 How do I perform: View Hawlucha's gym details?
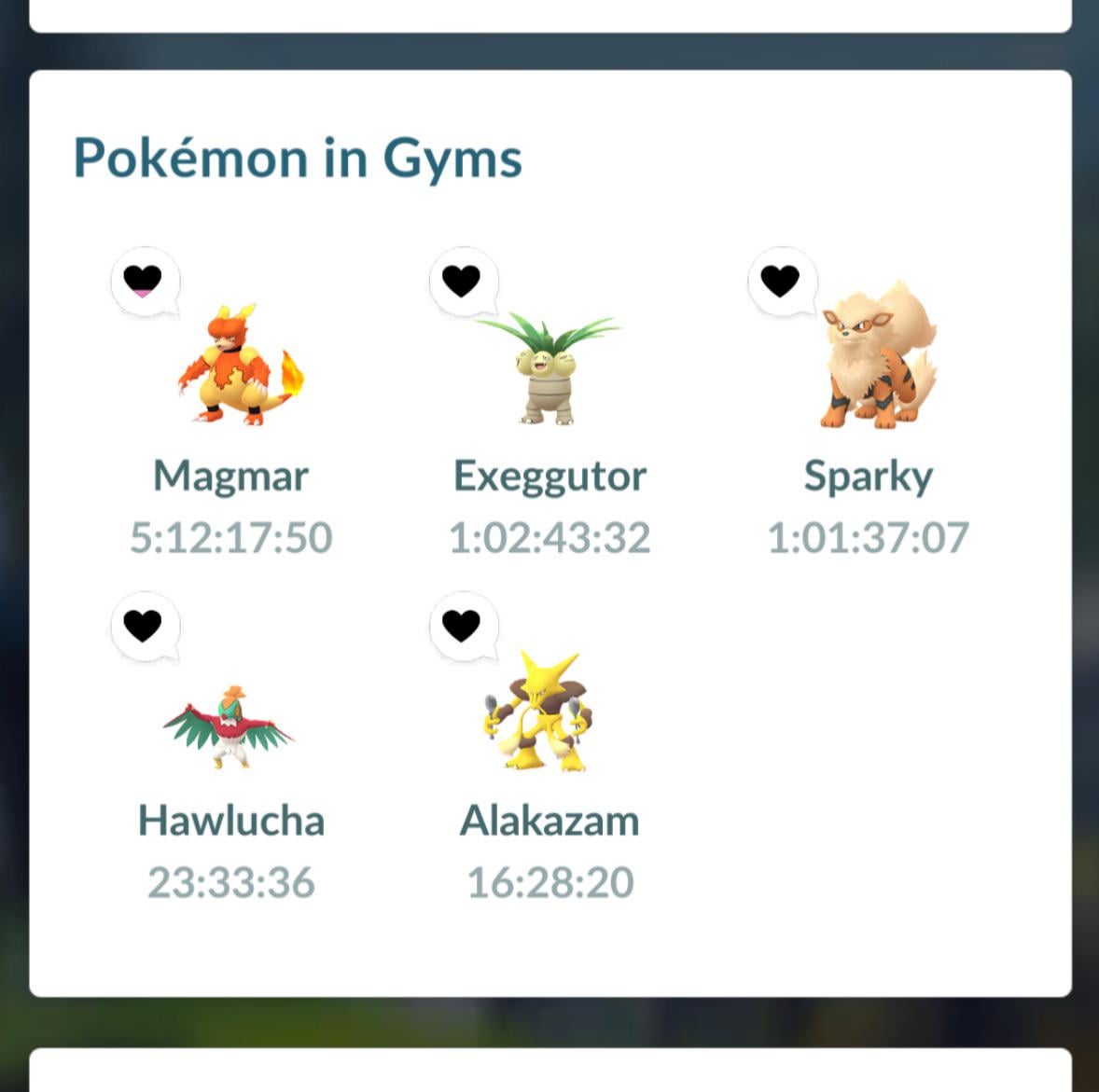(x=230, y=727)
